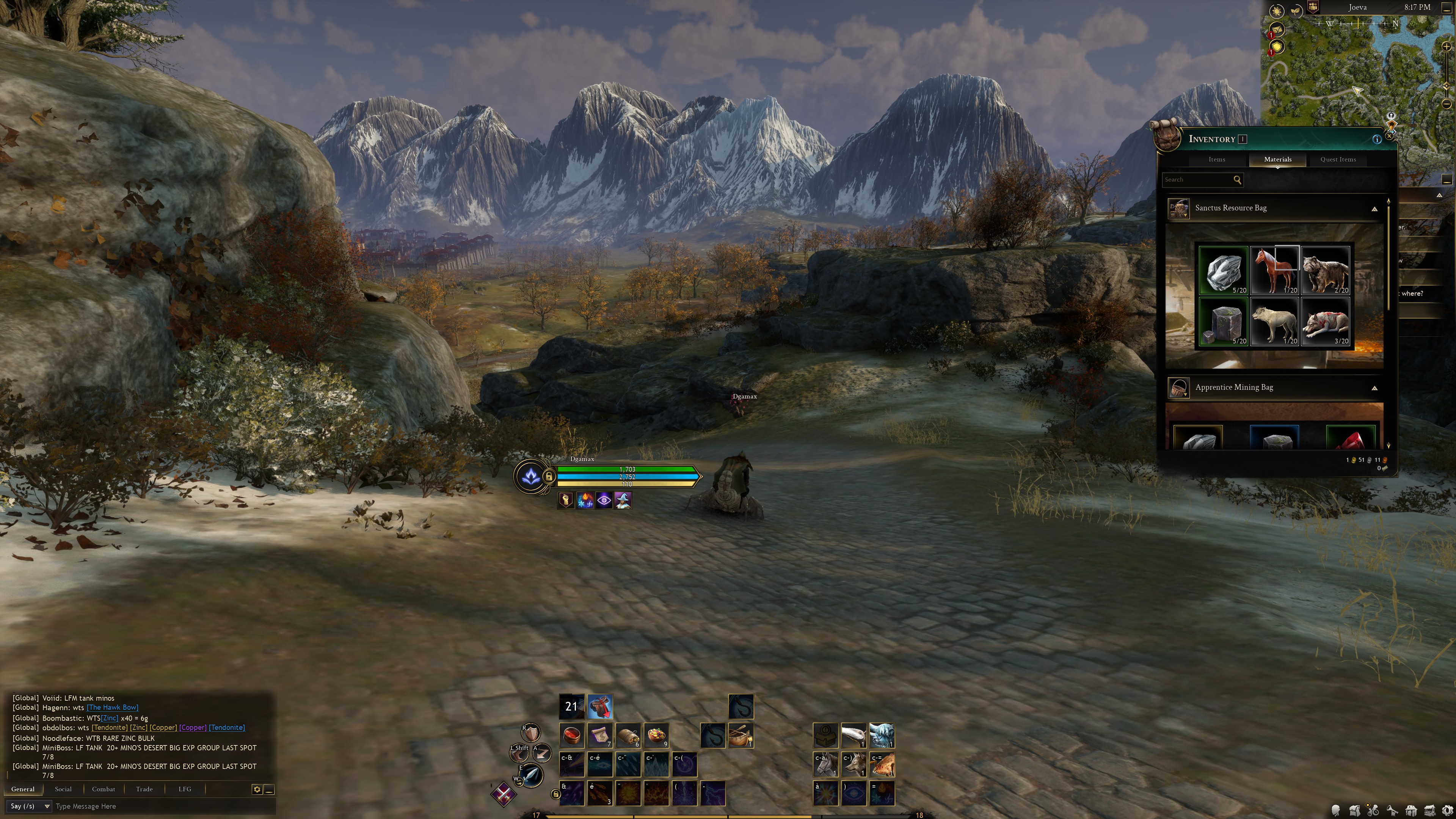1456x819 pixels.
Task: Zoom out the minimap with minus button
Action: 1447,104
